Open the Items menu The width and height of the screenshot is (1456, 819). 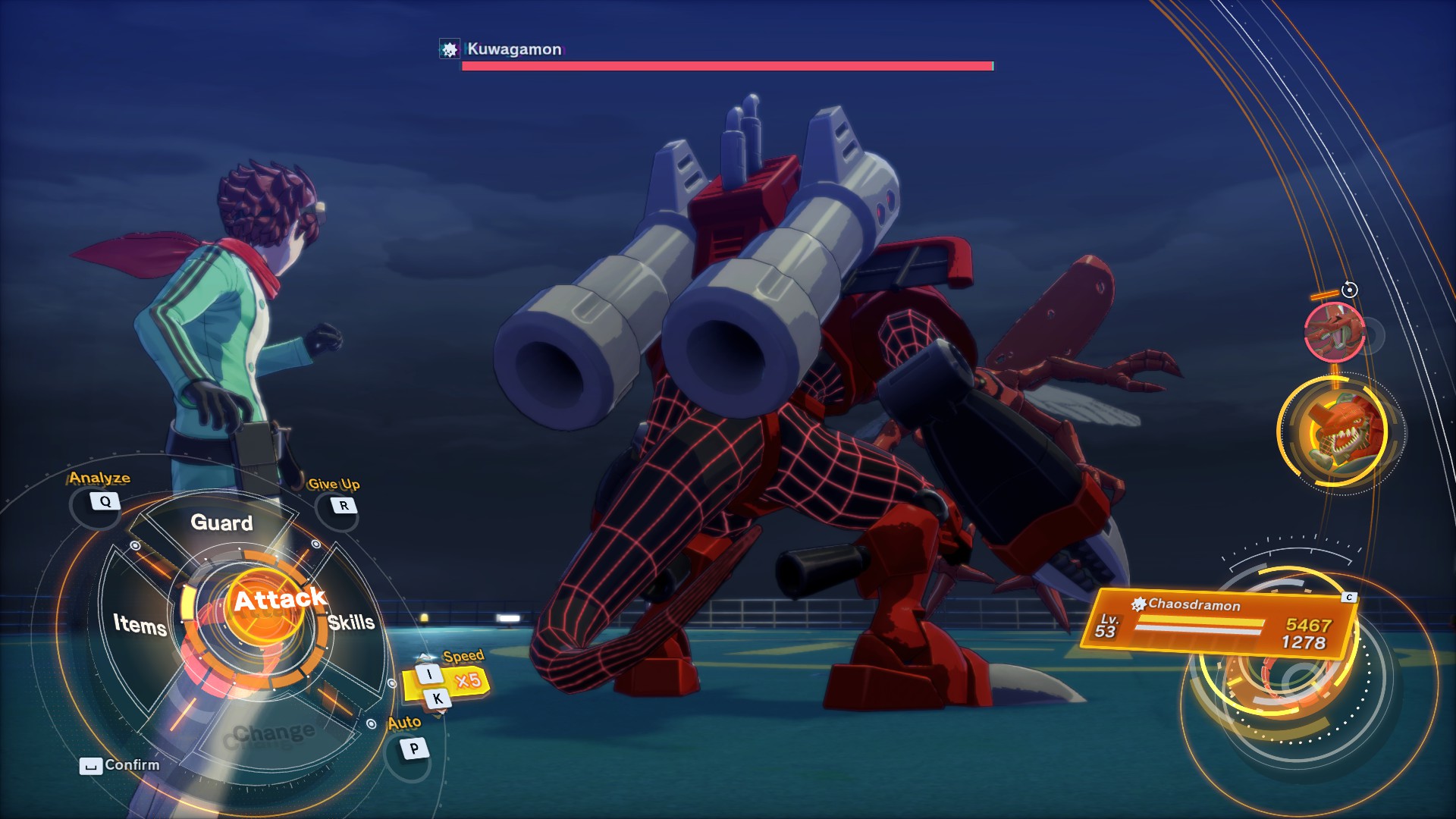click(140, 624)
